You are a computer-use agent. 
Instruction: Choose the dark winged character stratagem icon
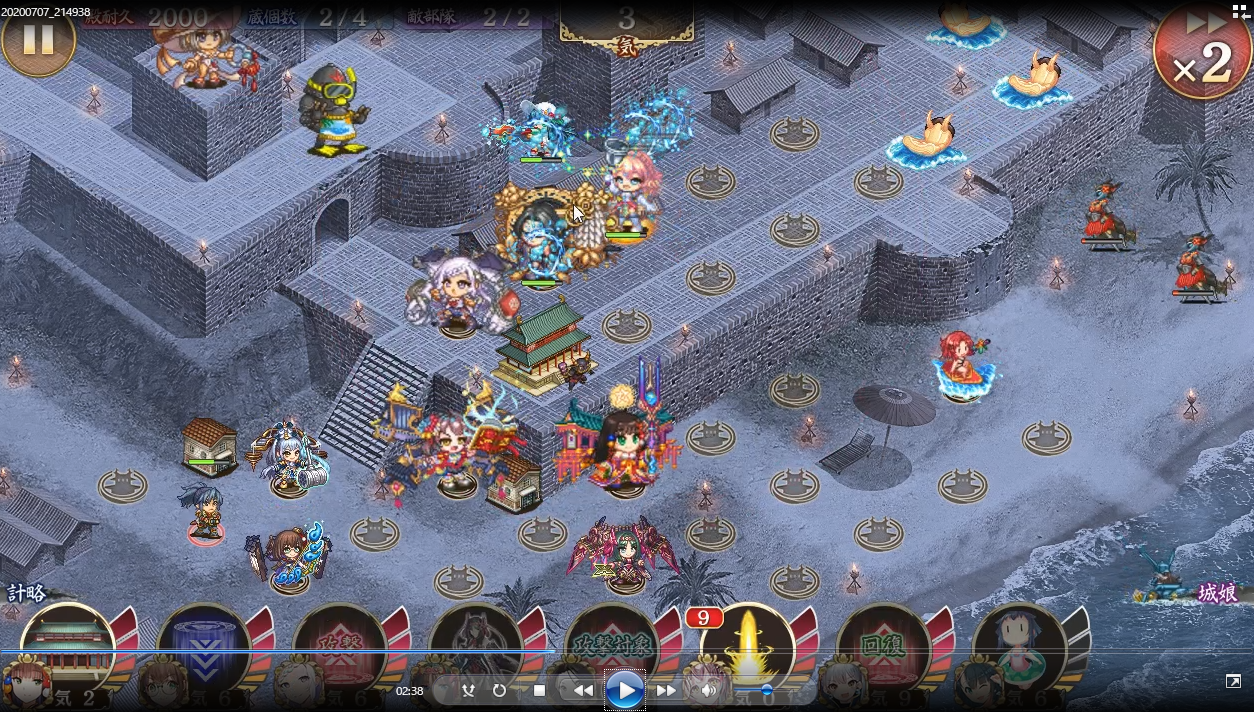476,645
